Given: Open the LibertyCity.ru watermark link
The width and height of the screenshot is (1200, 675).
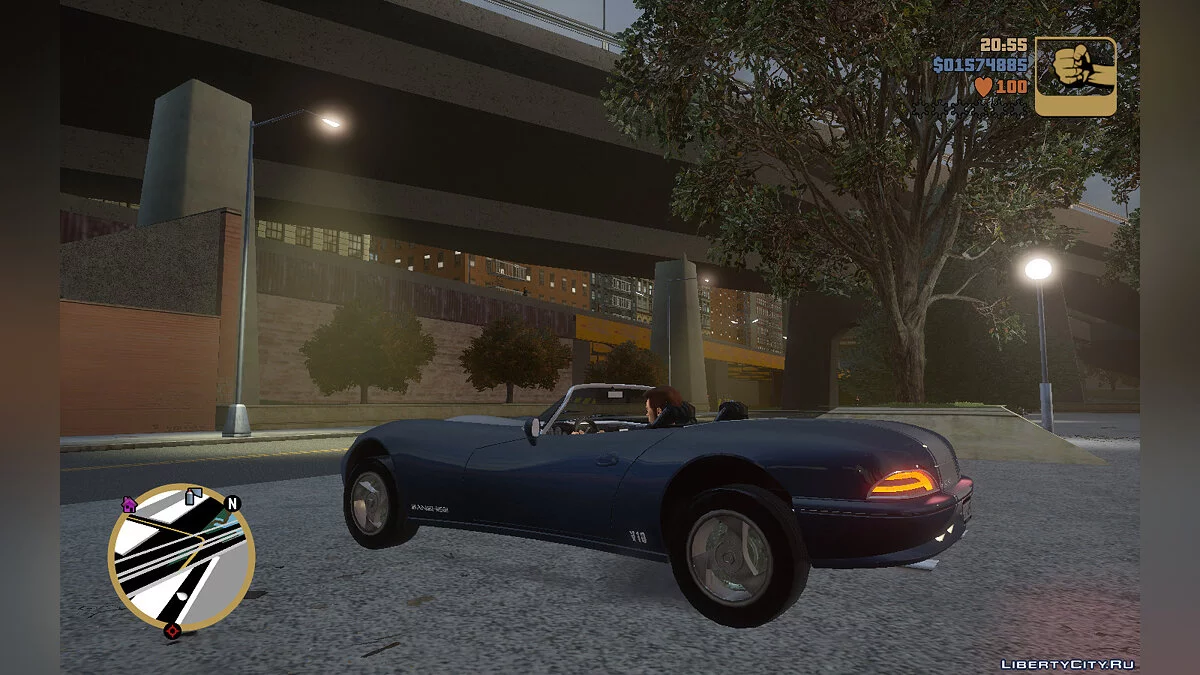Looking at the screenshot, I should point(1069,664).
